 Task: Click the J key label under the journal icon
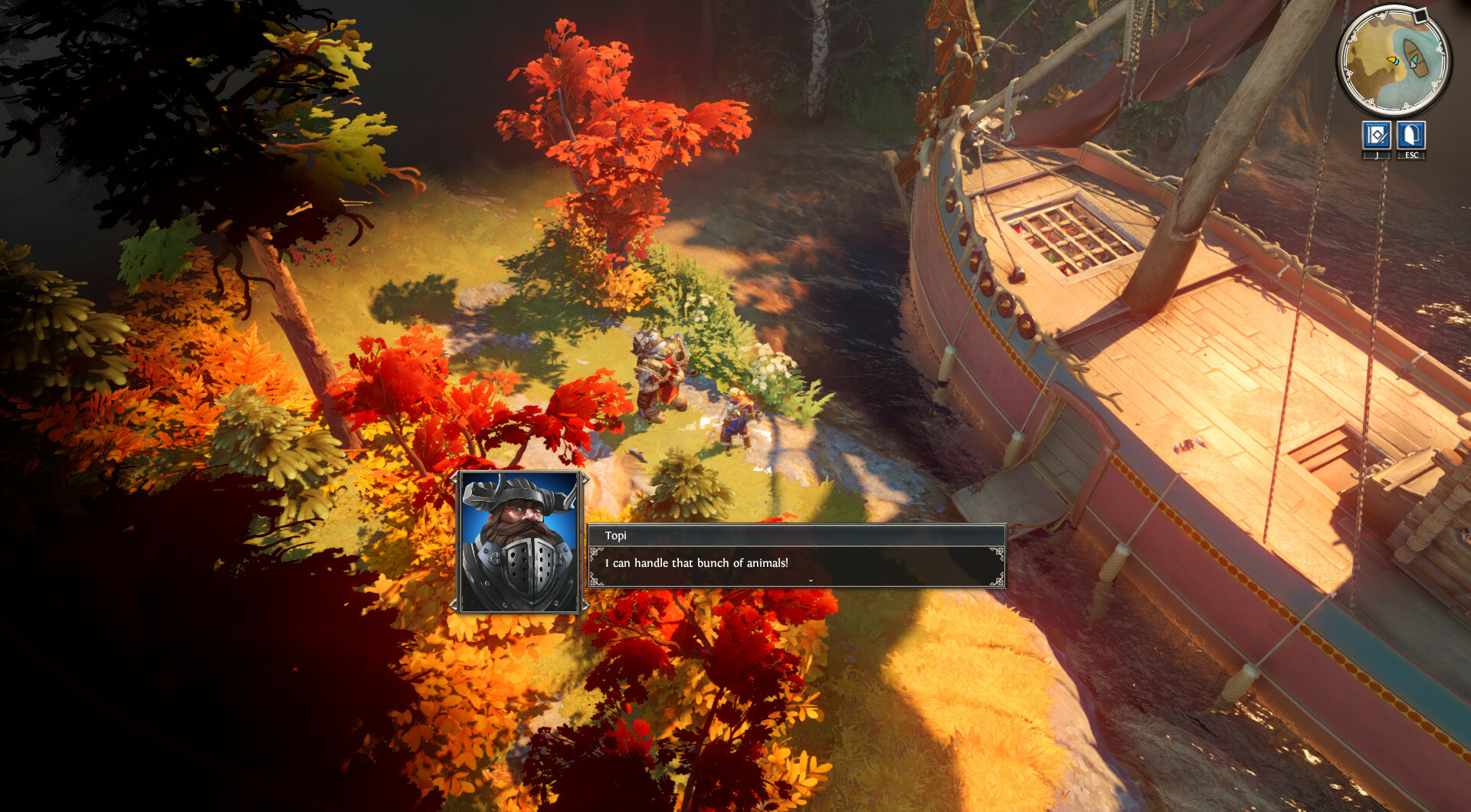tap(1378, 155)
